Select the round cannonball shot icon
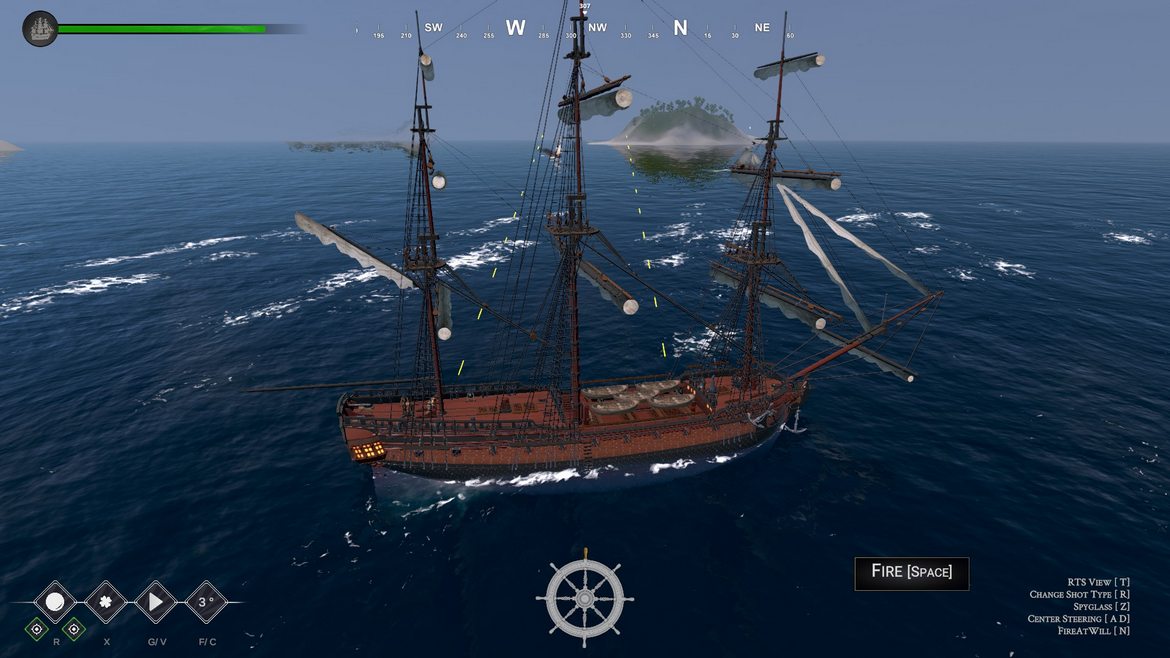This screenshot has width=1170, height=658. 55,602
